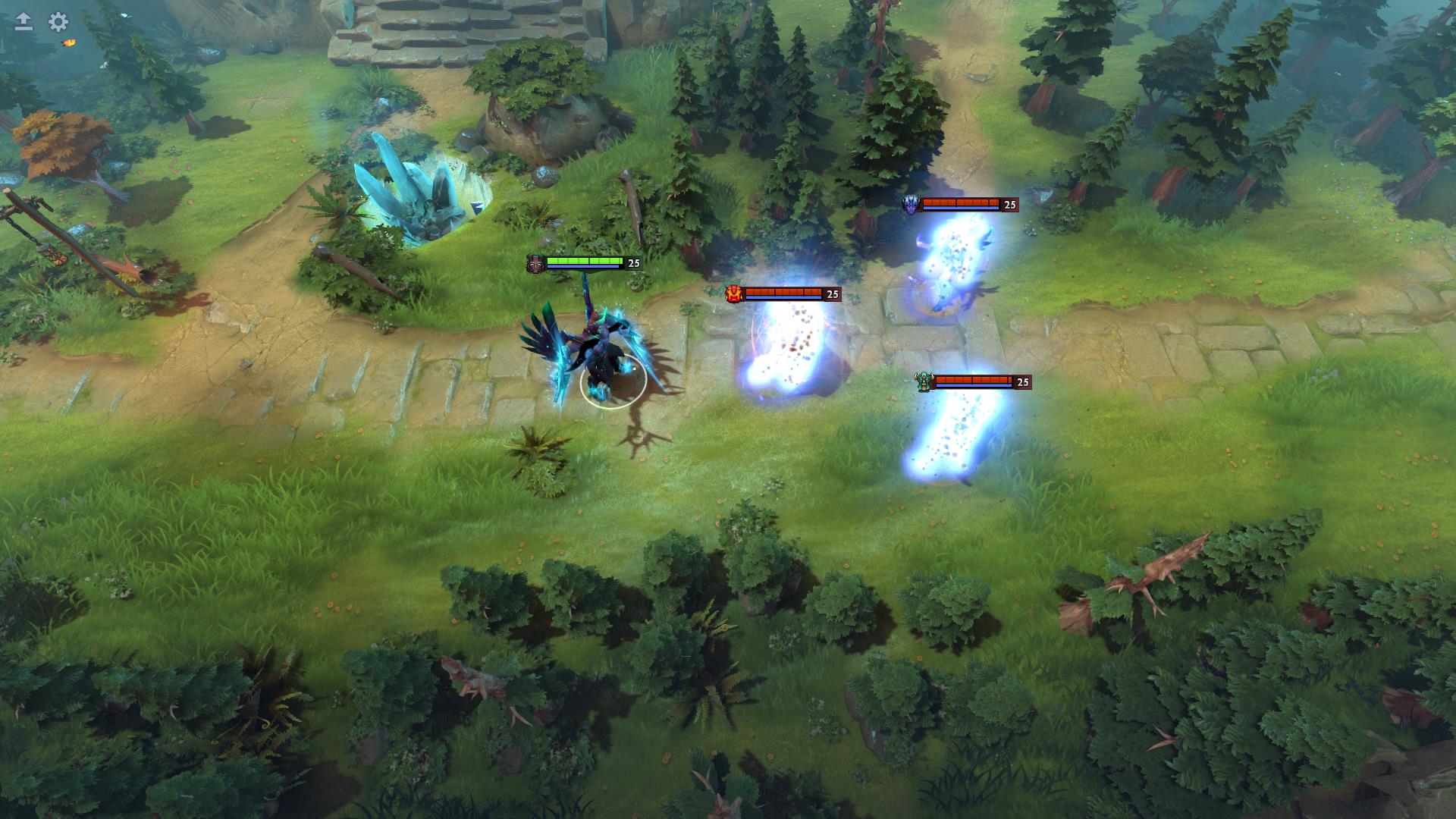Click the level 25 label of the red unit
Image resolution: width=1456 pixels, height=819 pixels.
[x=831, y=293]
